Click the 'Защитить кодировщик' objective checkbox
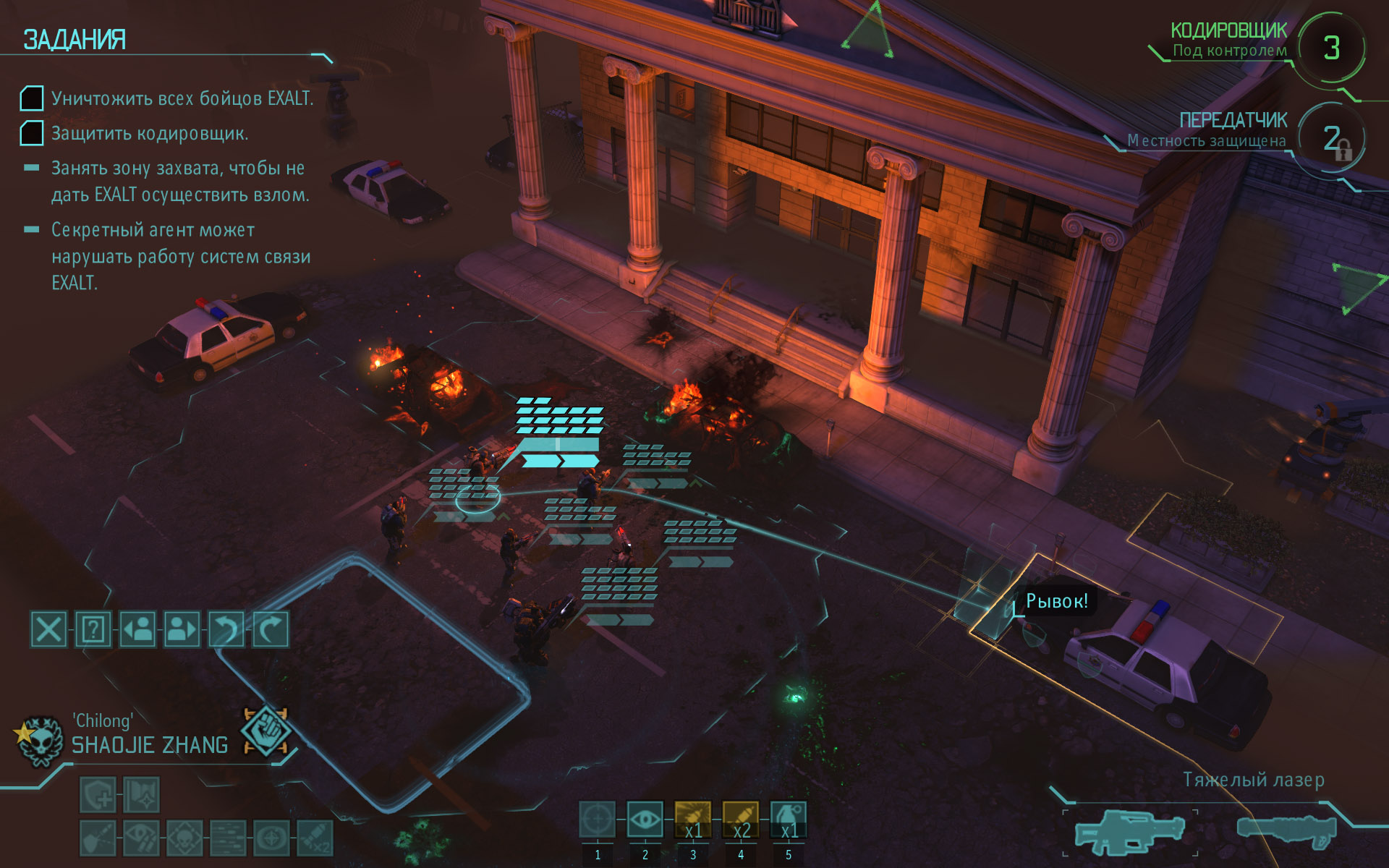Screen dimensions: 1389x868 (32, 133)
